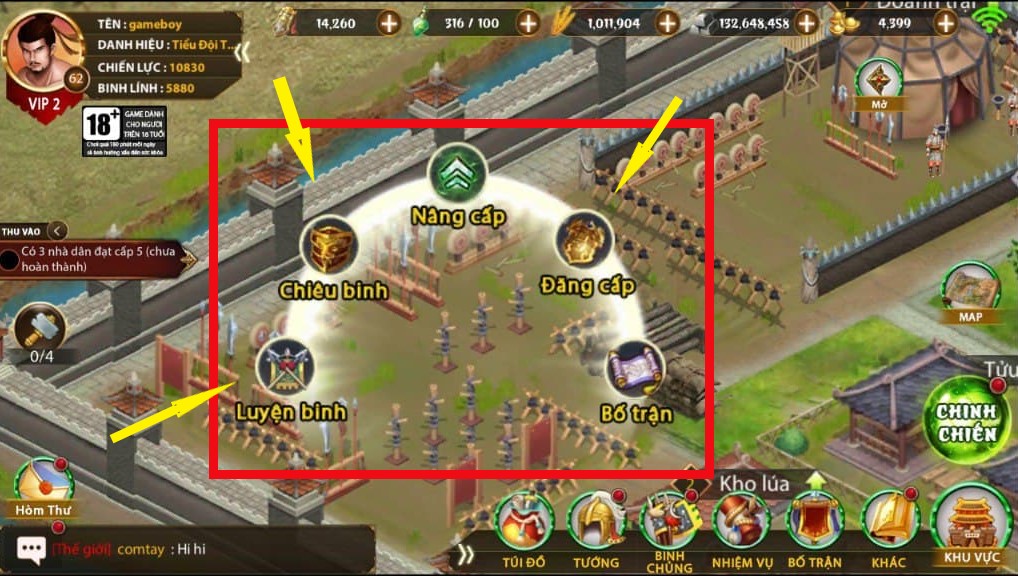This screenshot has height=576, width=1018.
Task: Open the world chat box
Action: [190, 549]
